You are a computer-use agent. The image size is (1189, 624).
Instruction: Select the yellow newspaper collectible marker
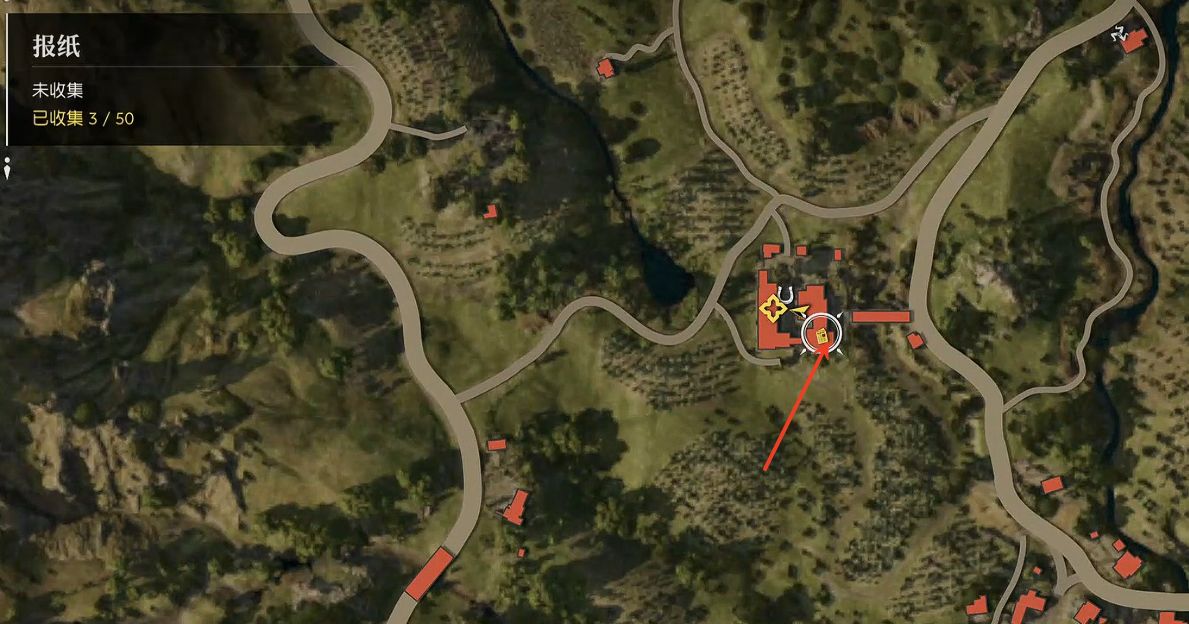tap(822, 336)
